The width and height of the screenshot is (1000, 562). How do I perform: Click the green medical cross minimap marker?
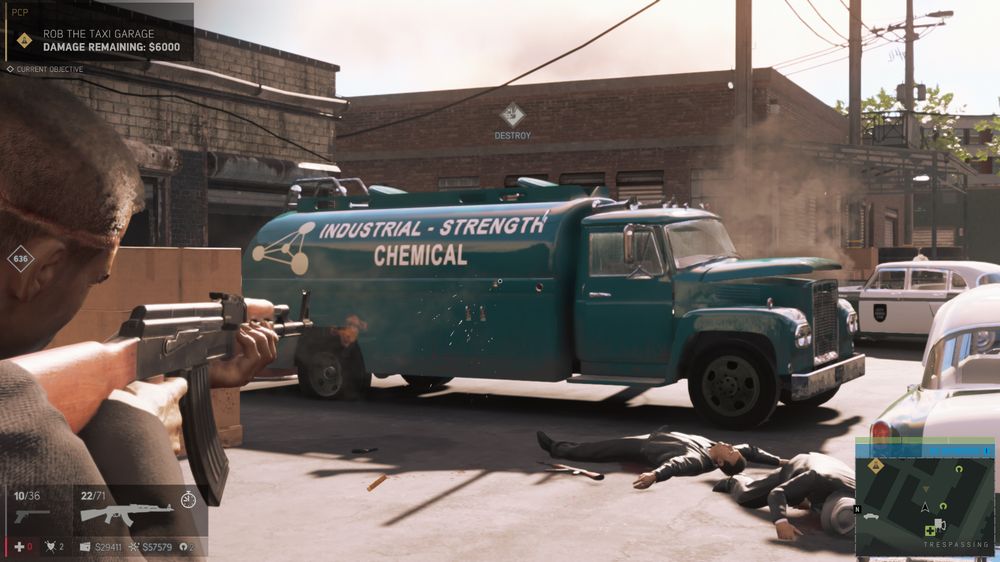(x=929, y=529)
